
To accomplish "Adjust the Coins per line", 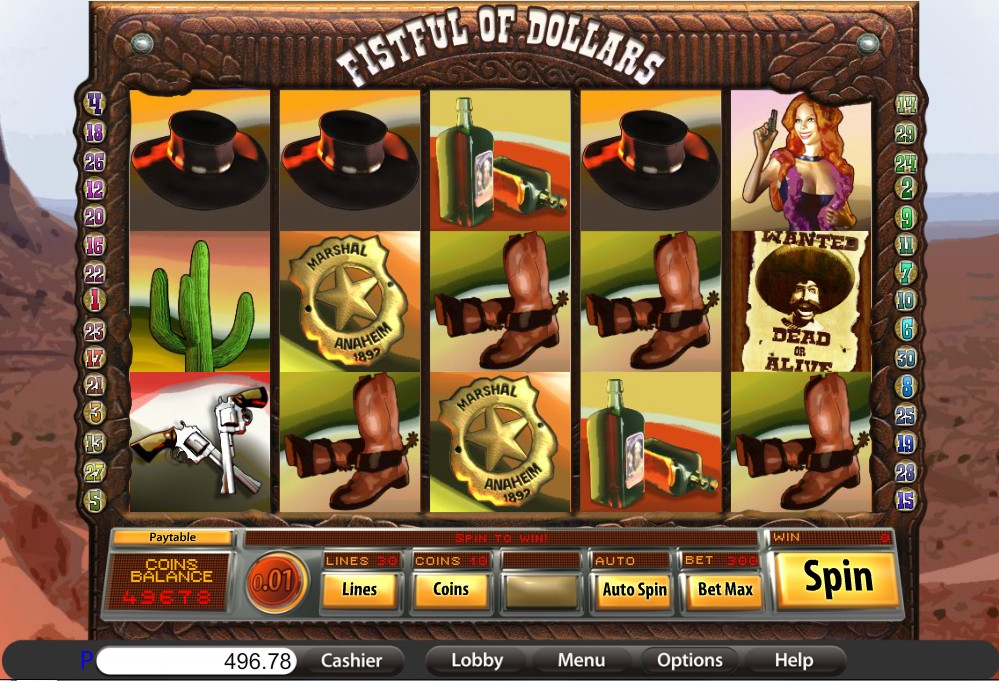I will pos(450,590).
